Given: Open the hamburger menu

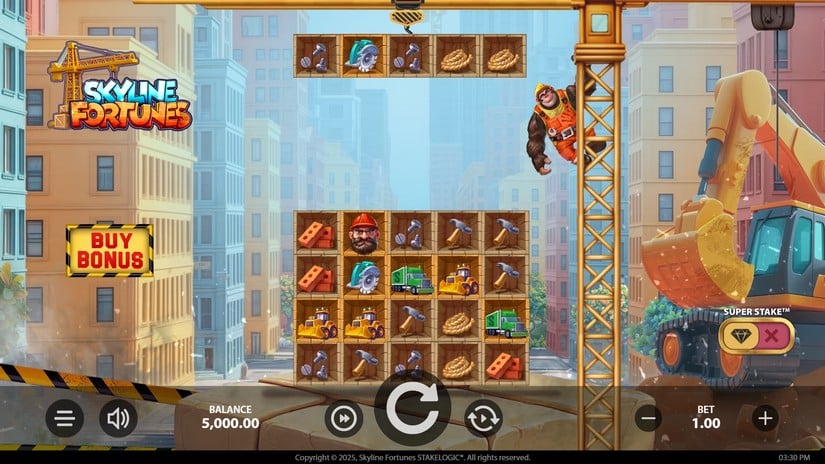Looking at the screenshot, I should pyautogui.click(x=64, y=418).
